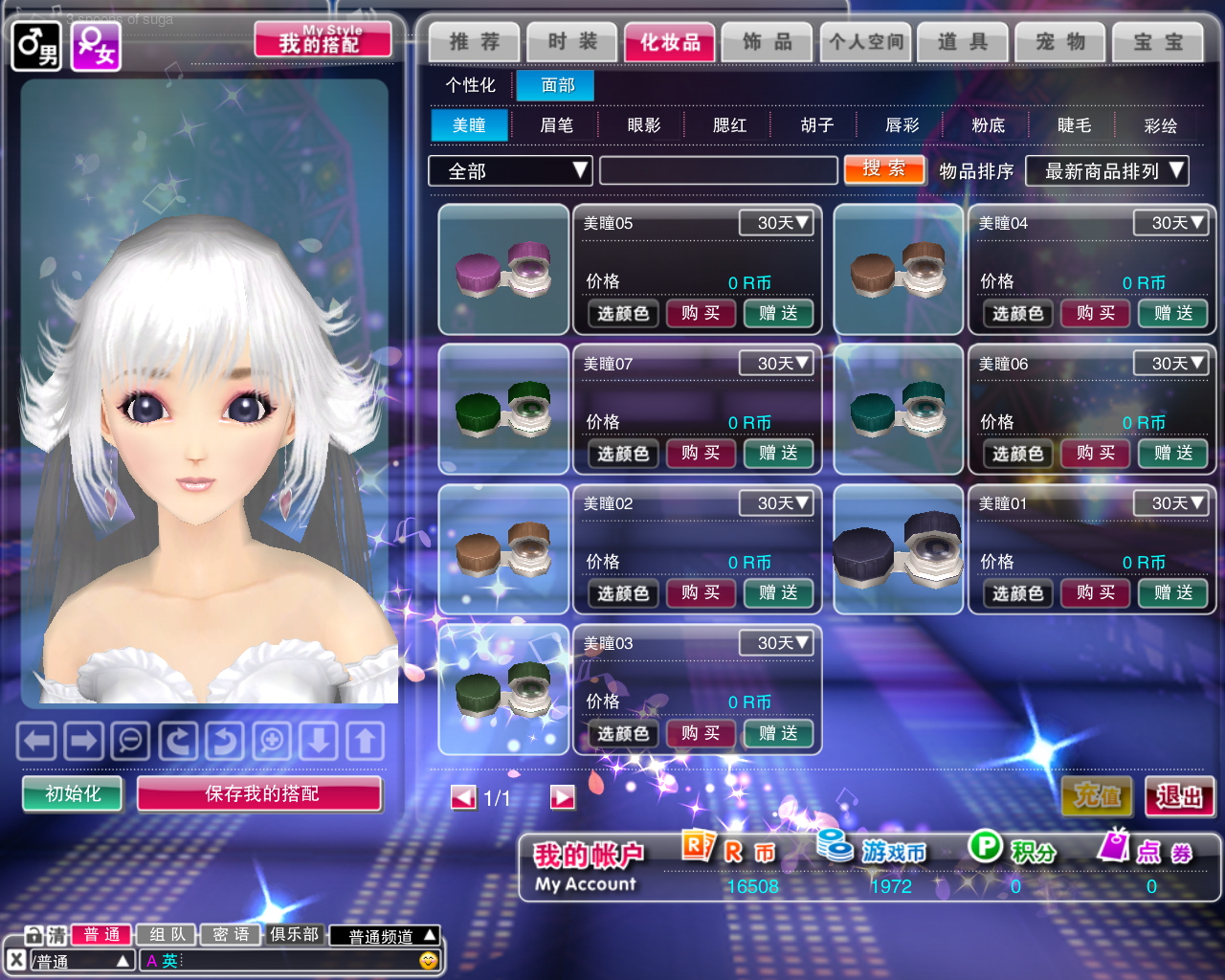
Task: Buy the 美瞳05 contact lenses
Action: point(701,313)
